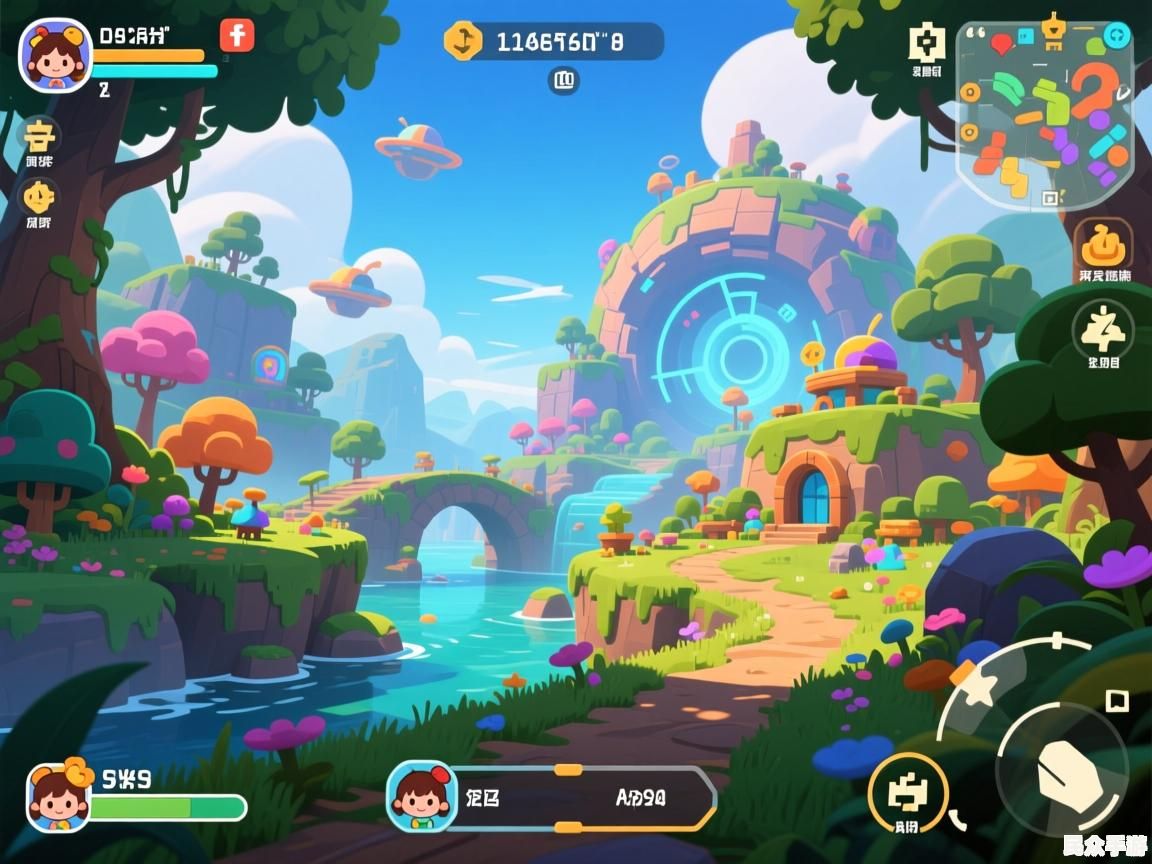Image resolution: width=1152 pixels, height=864 pixels.
Task: Activate the white lightning bolt ability
Action: pos(1103,327)
